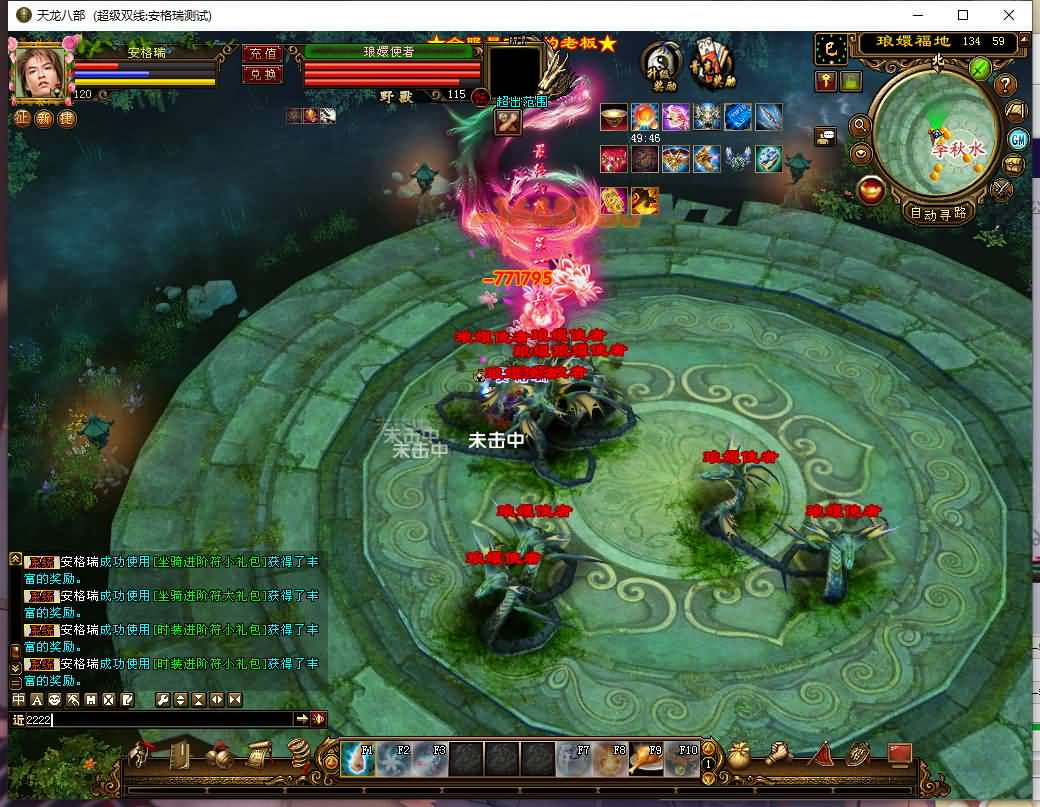The image size is (1040, 807).
Task: Use the F9 hotbar item
Action: (647, 760)
